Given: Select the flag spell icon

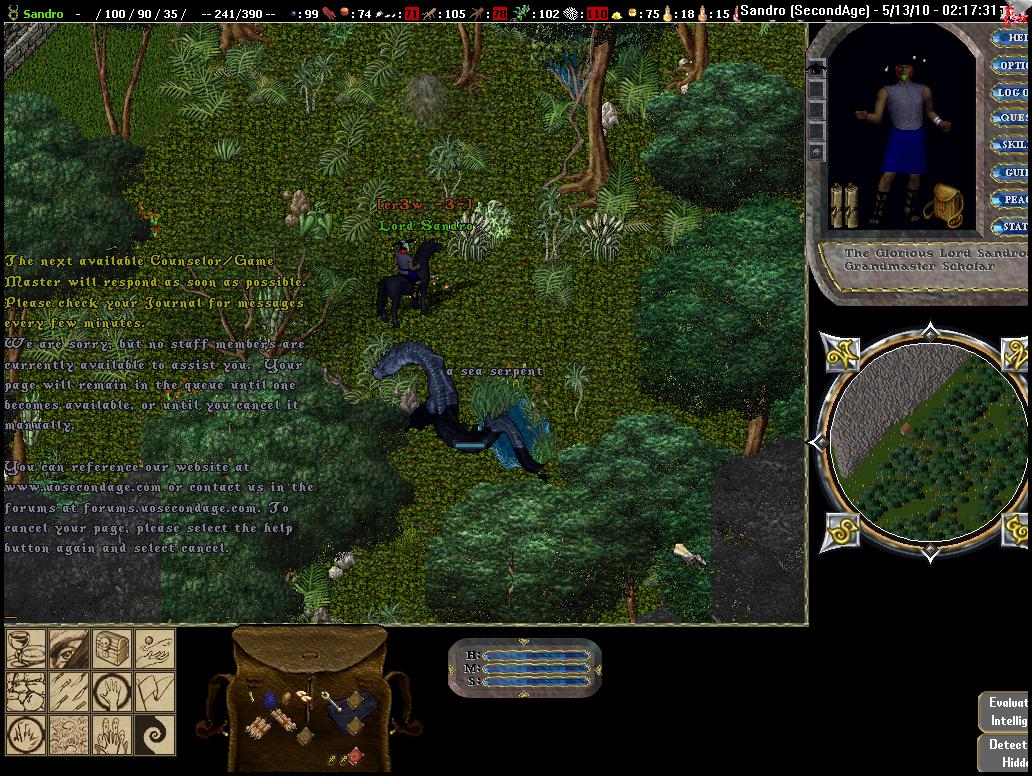Looking at the screenshot, I should (x=155, y=691).
